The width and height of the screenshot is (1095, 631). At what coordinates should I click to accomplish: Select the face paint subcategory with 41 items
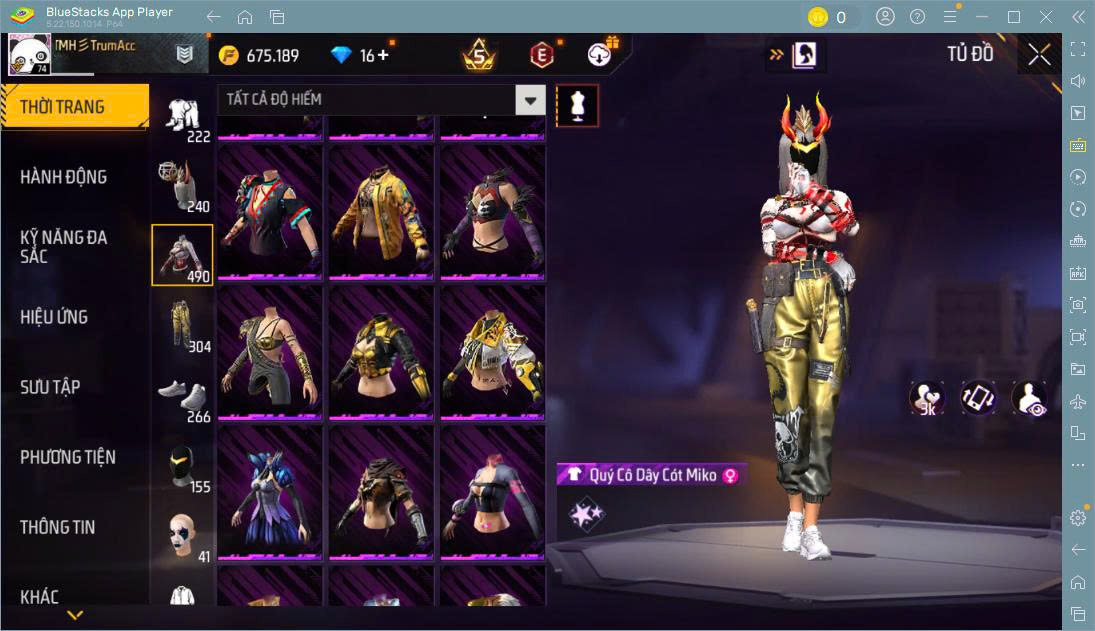click(182, 535)
